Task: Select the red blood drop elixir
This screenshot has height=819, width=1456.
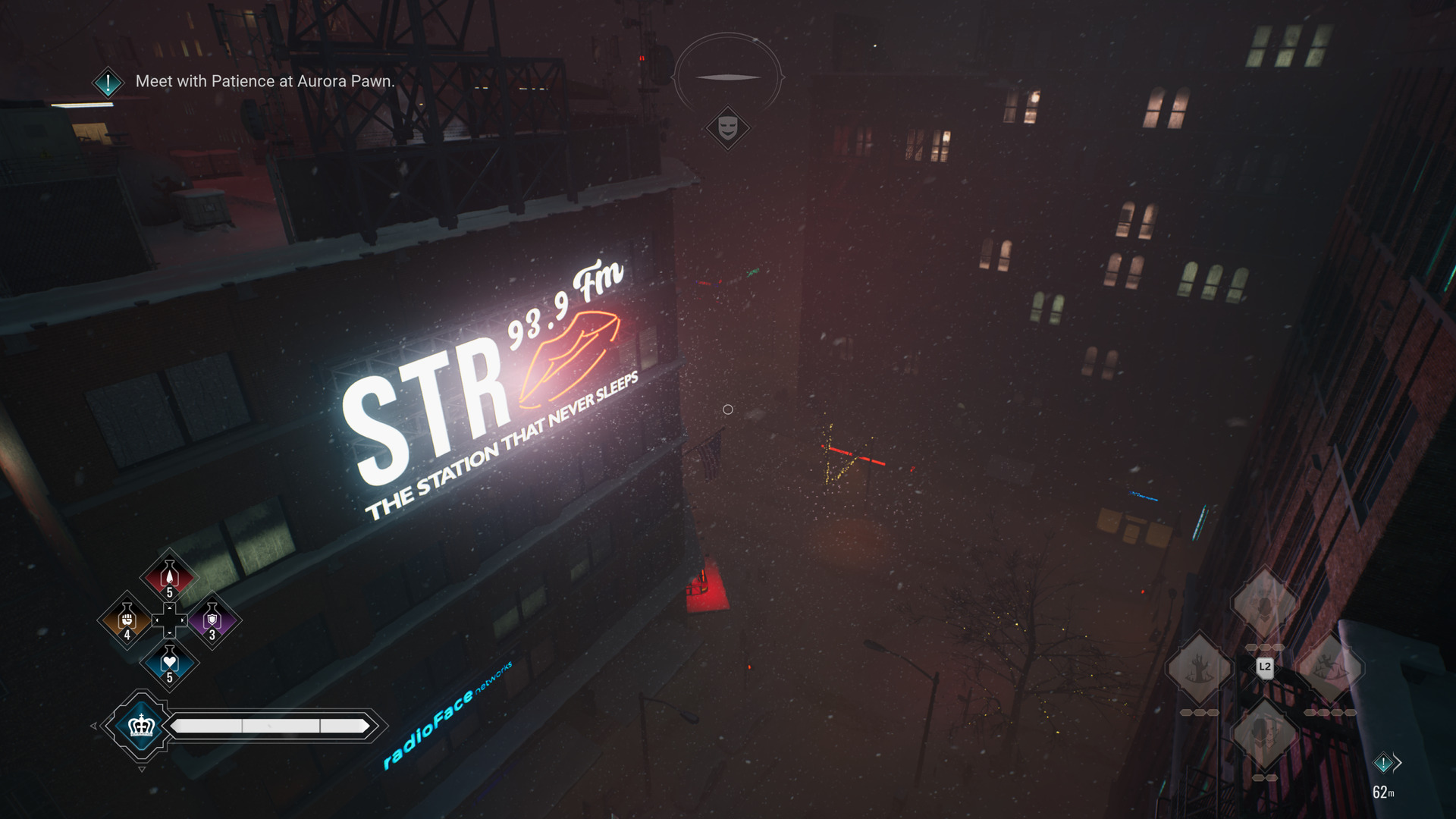Action: coord(169,576)
